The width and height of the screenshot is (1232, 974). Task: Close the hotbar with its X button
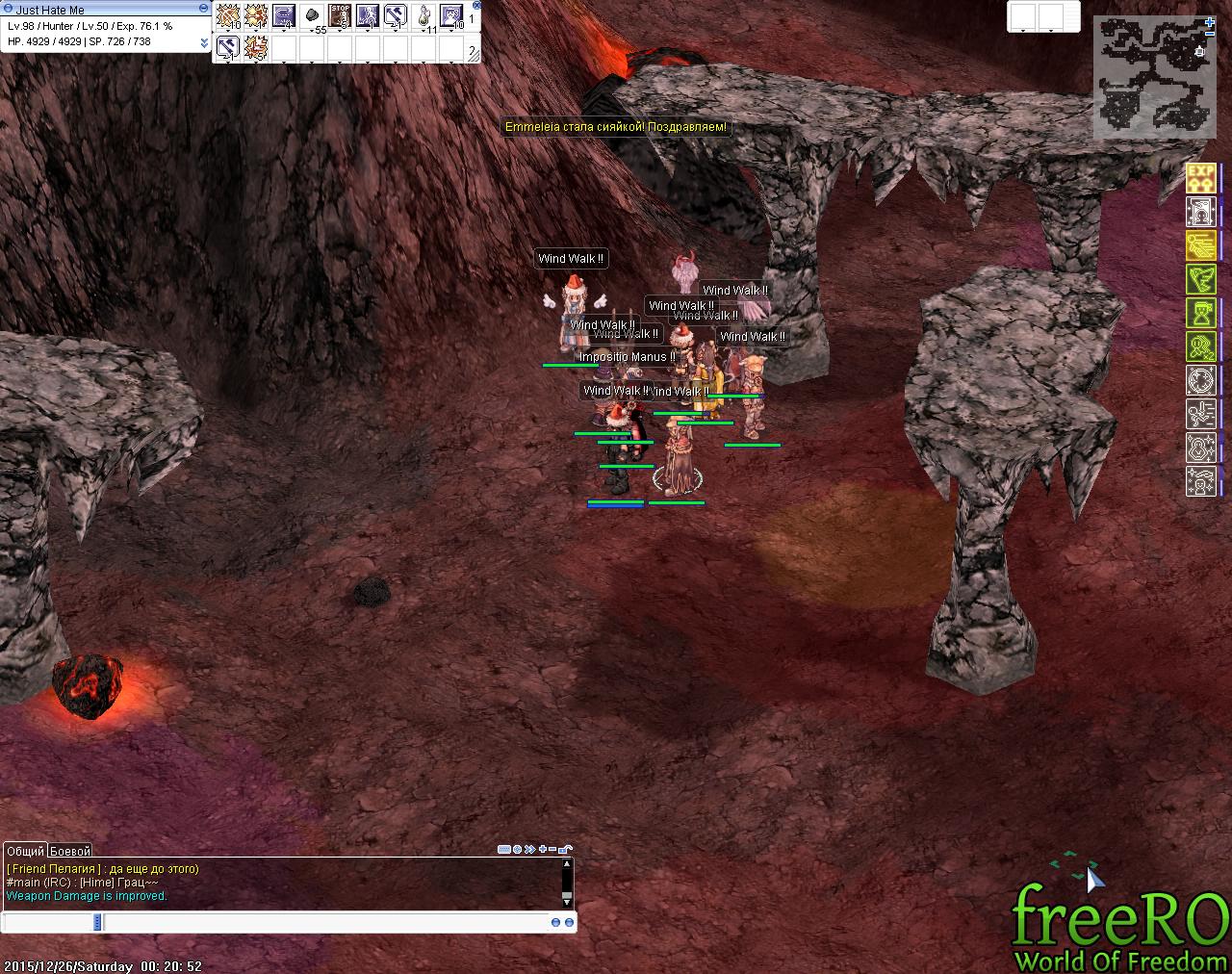click(476, 6)
